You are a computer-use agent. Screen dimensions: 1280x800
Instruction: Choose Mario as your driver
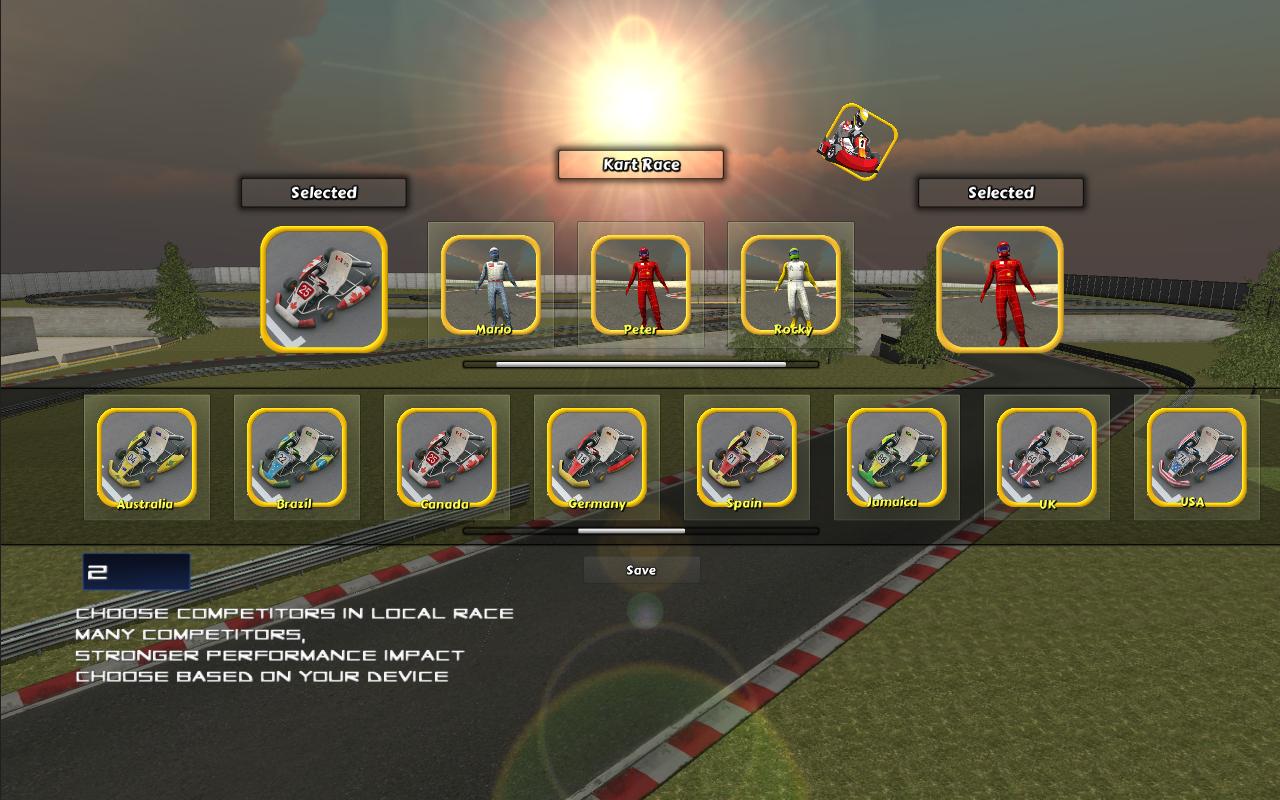point(490,283)
